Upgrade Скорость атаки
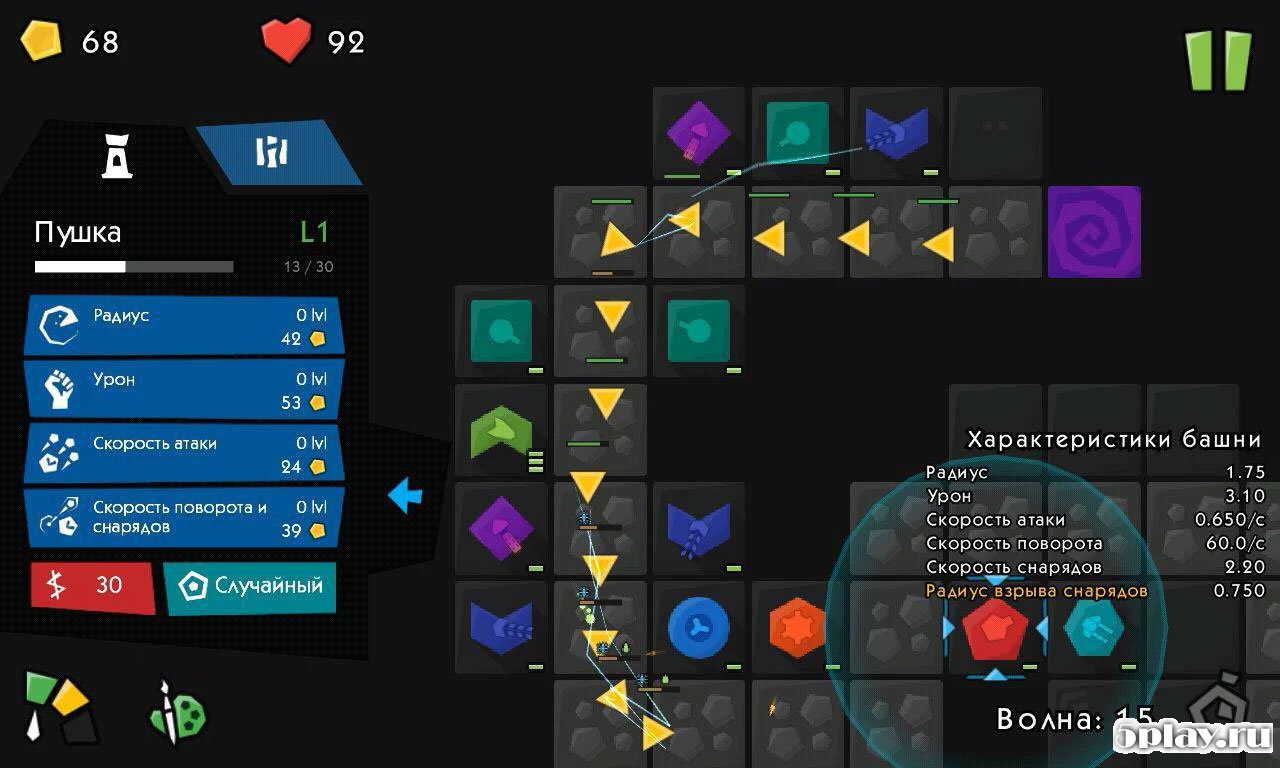The height and width of the screenshot is (768, 1280). click(184, 454)
